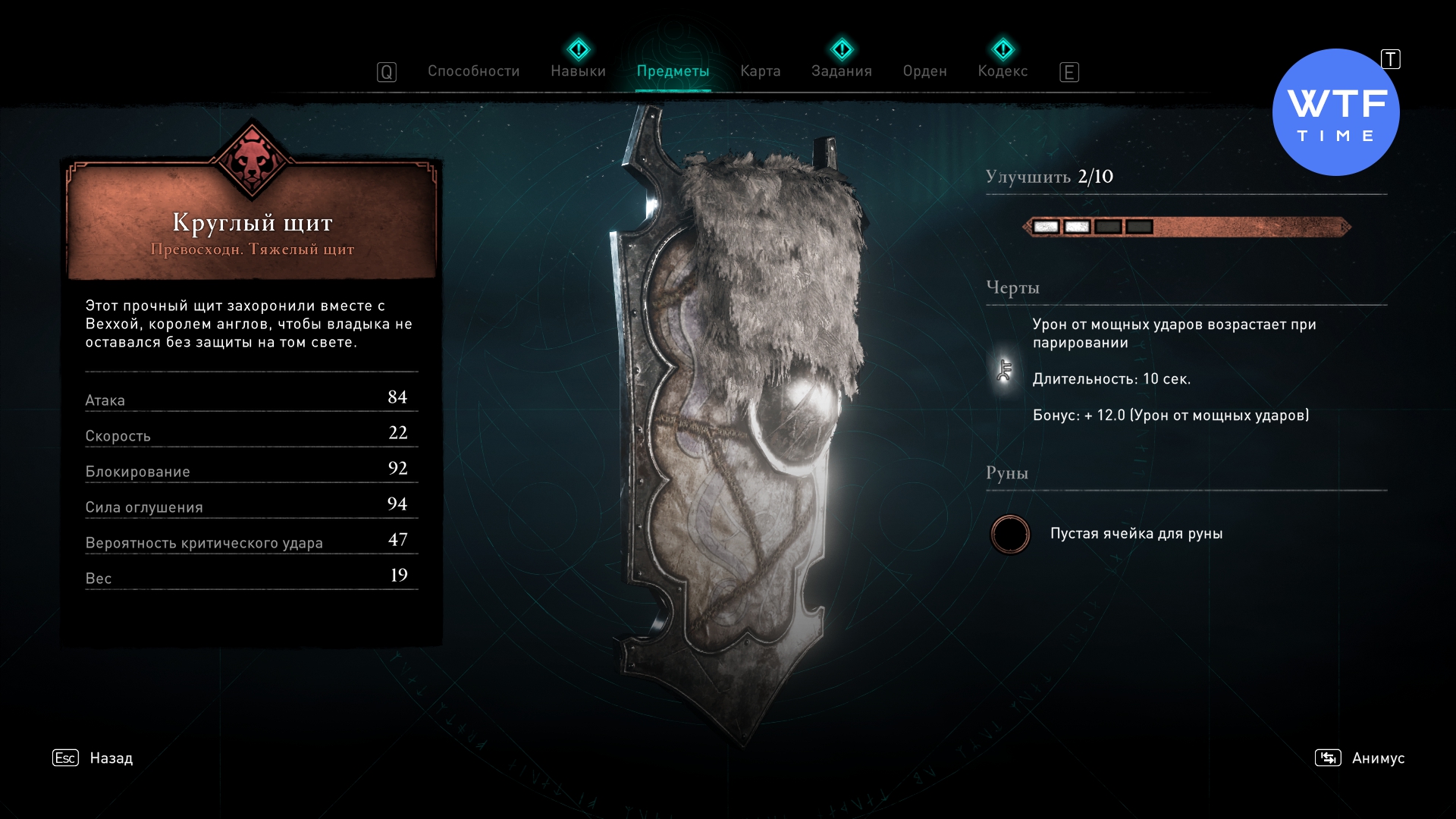Select the empty rune slot

(x=1010, y=534)
